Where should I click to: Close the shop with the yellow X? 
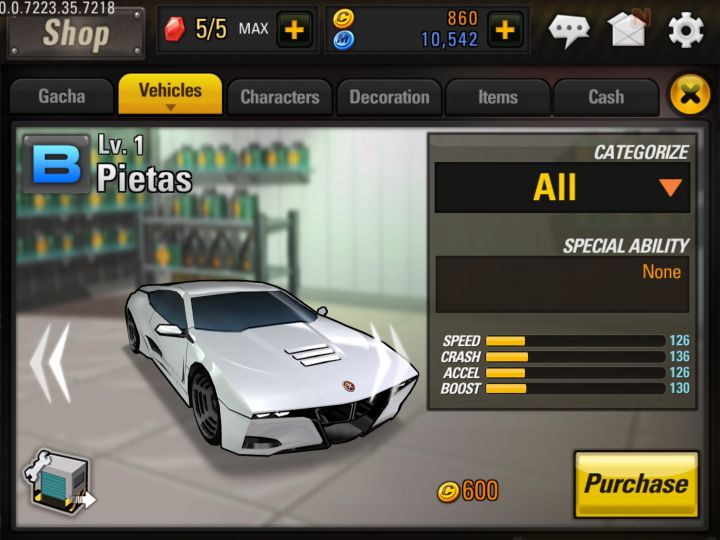point(689,95)
